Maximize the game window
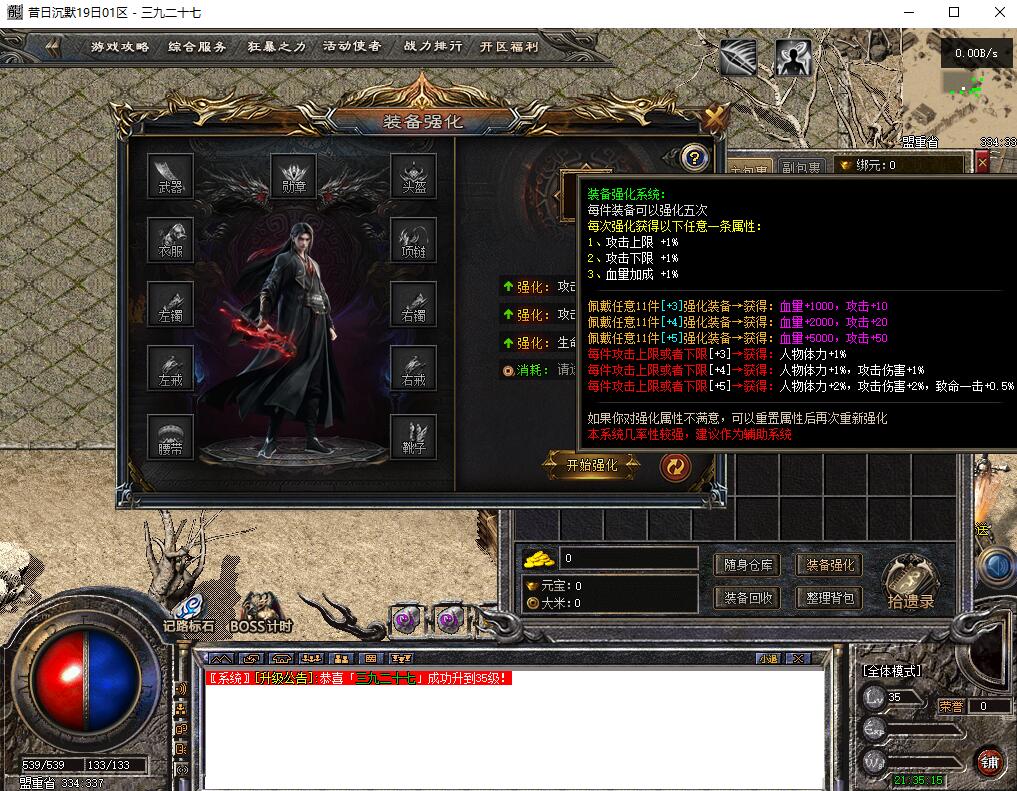Viewport: 1017px width, 791px height. coord(953,12)
